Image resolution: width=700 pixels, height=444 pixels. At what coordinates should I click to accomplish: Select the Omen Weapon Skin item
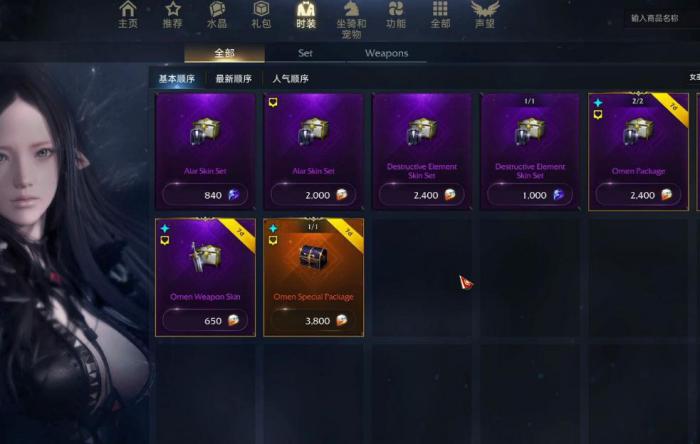tap(205, 277)
